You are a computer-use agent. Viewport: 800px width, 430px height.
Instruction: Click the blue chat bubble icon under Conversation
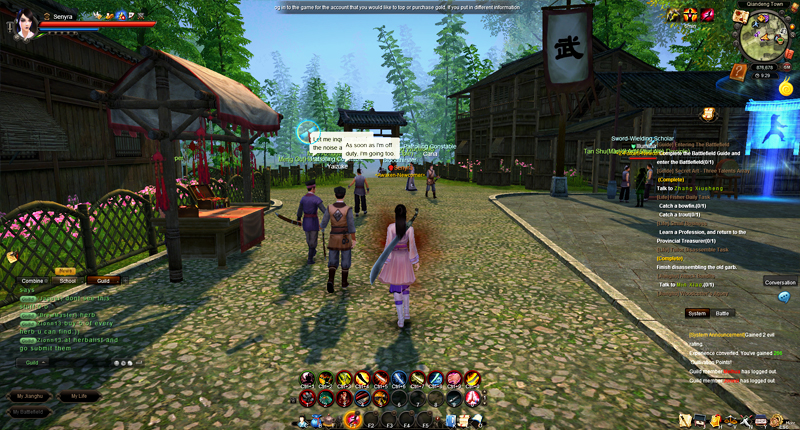point(783,297)
